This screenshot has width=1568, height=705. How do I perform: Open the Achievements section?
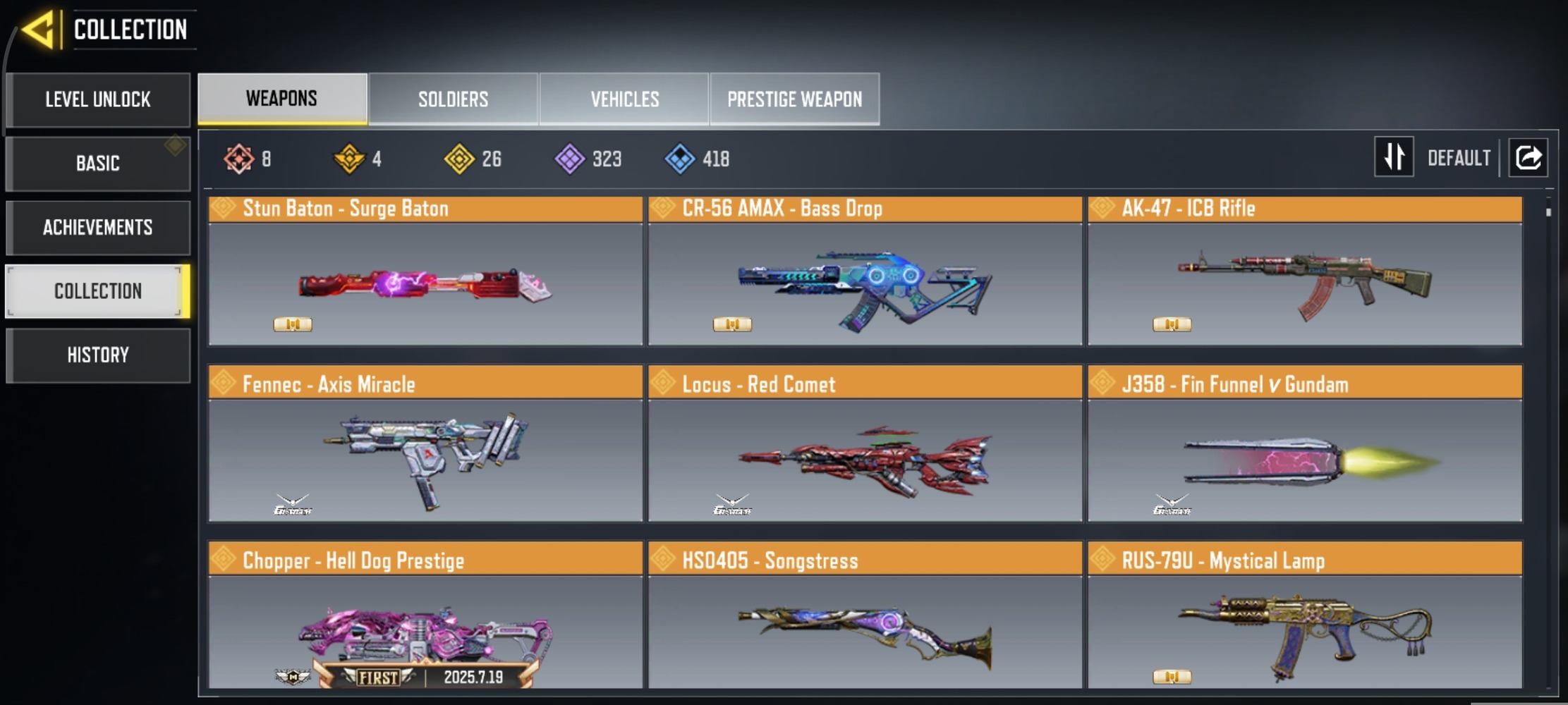[x=97, y=227]
